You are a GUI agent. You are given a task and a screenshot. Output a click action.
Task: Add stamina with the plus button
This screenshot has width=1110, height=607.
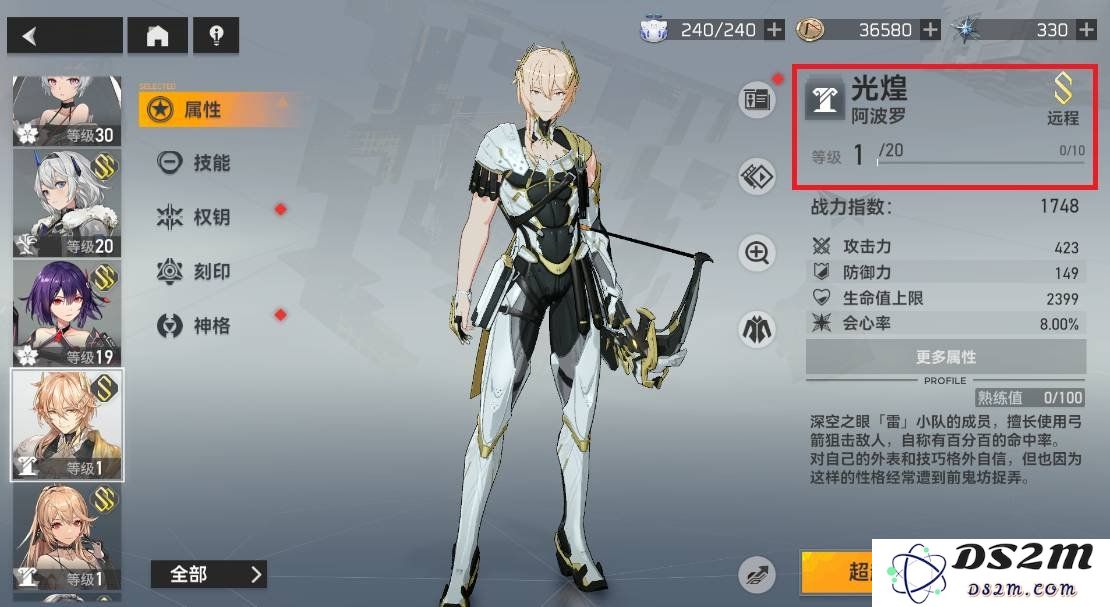click(x=774, y=30)
